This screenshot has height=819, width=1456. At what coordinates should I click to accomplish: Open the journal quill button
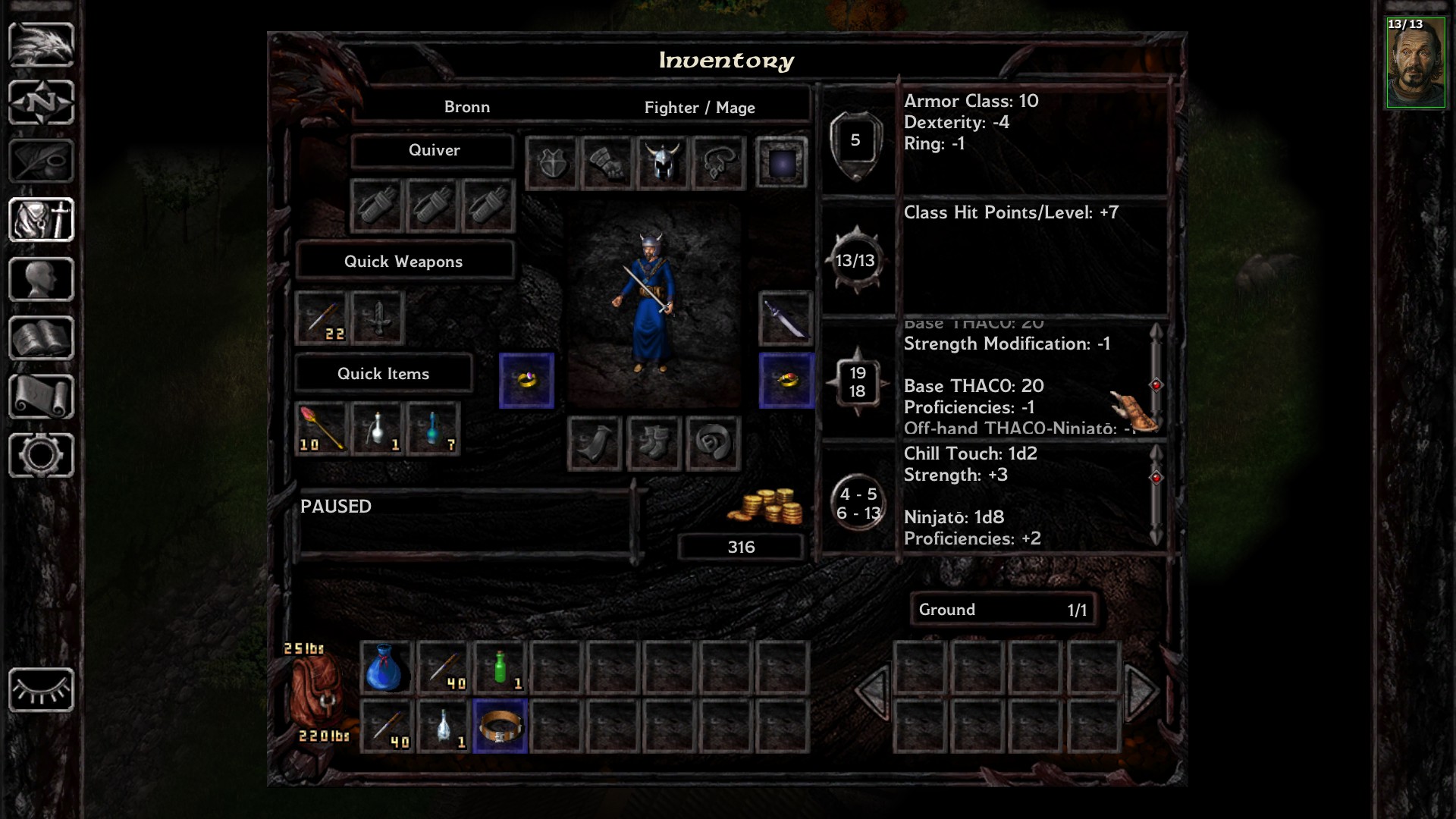[41, 161]
